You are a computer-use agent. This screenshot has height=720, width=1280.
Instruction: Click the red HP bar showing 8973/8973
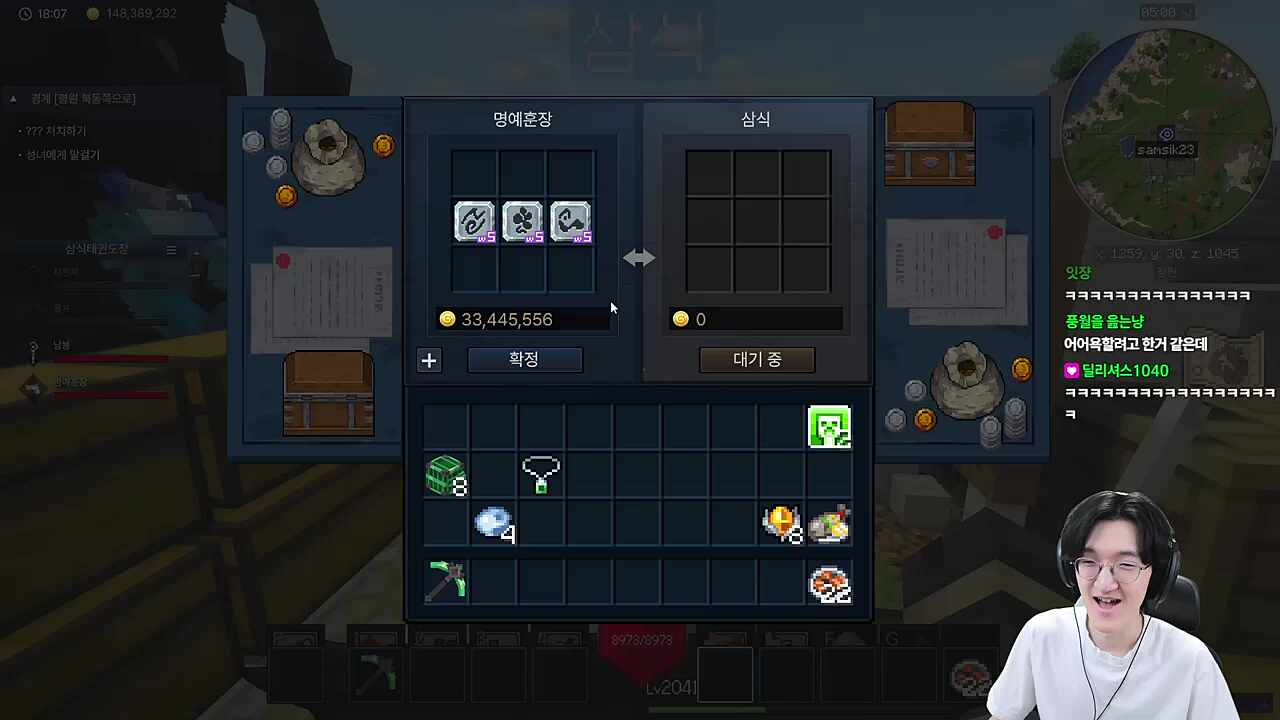pyautogui.click(x=641, y=640)
